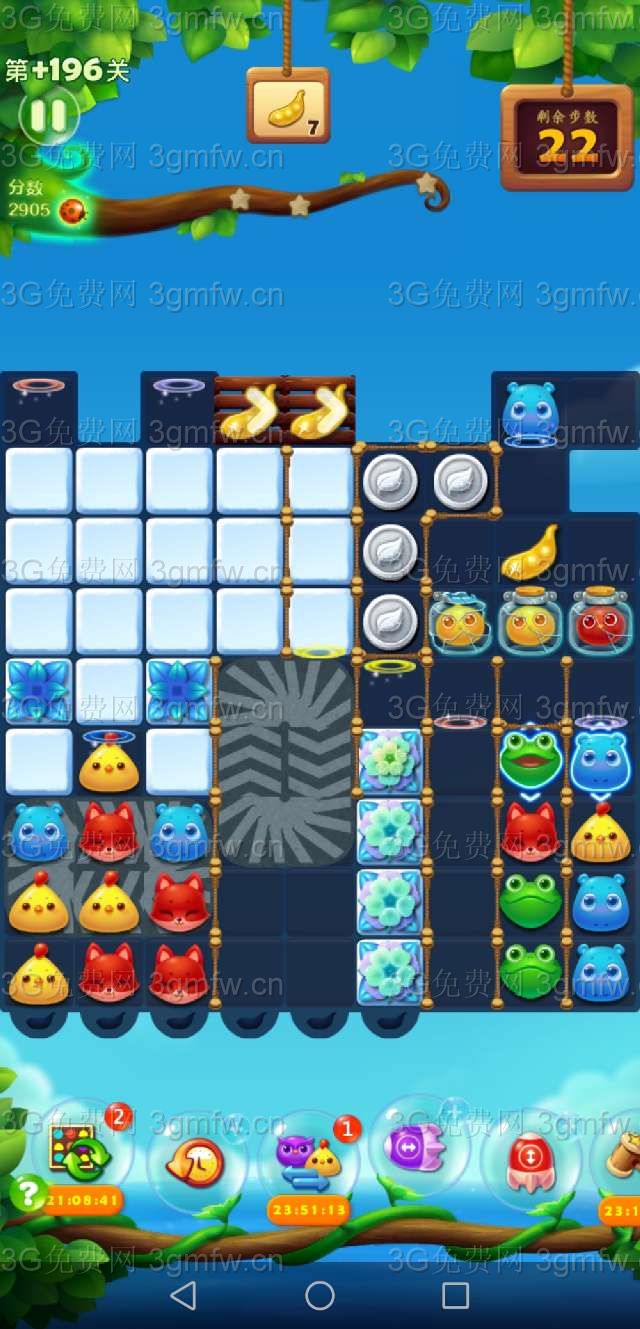
Task: Select the yellow chick on an ice tile
Action: tap(108, 765)
